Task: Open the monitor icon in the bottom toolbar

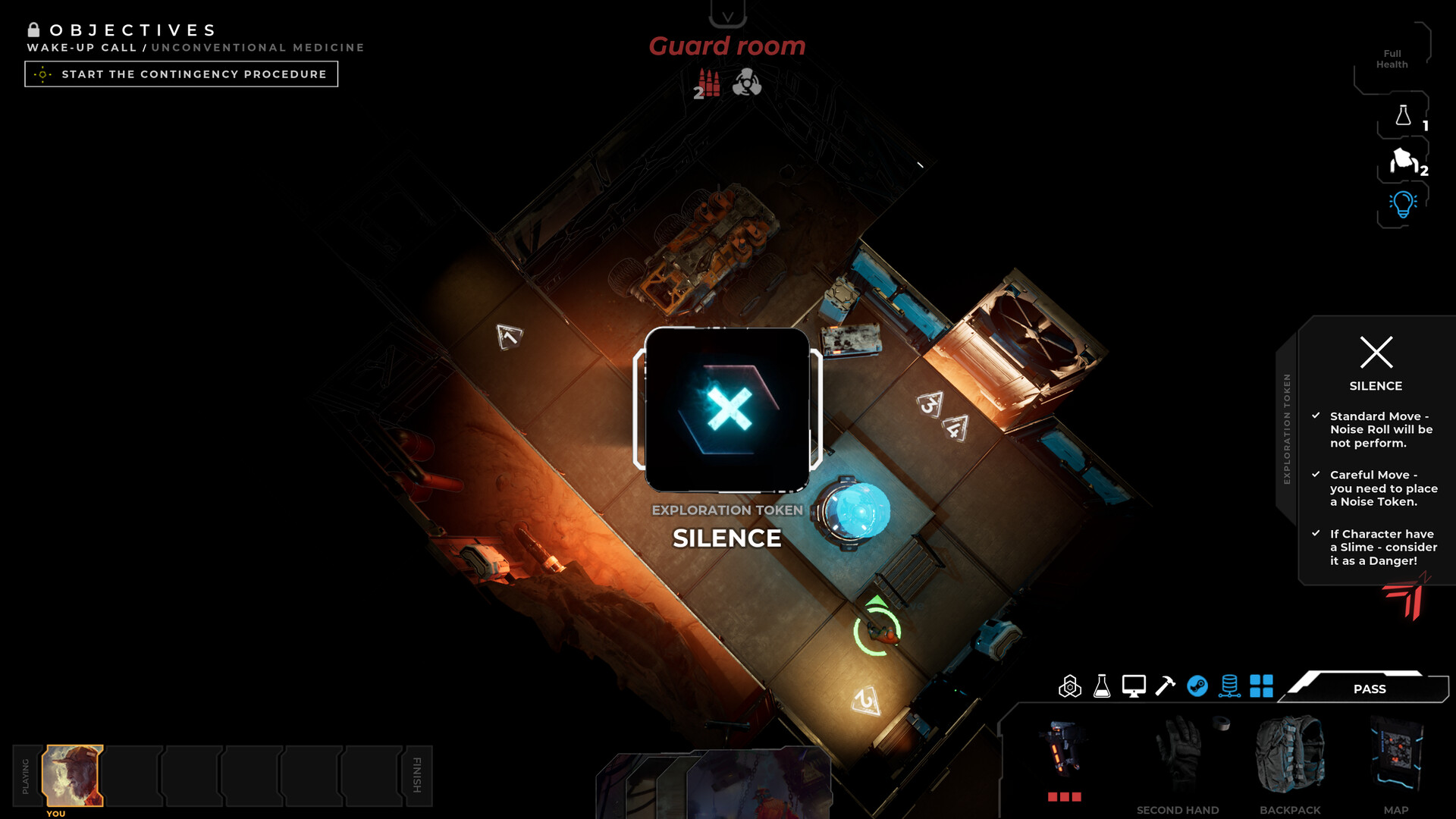Action: 1133,688
